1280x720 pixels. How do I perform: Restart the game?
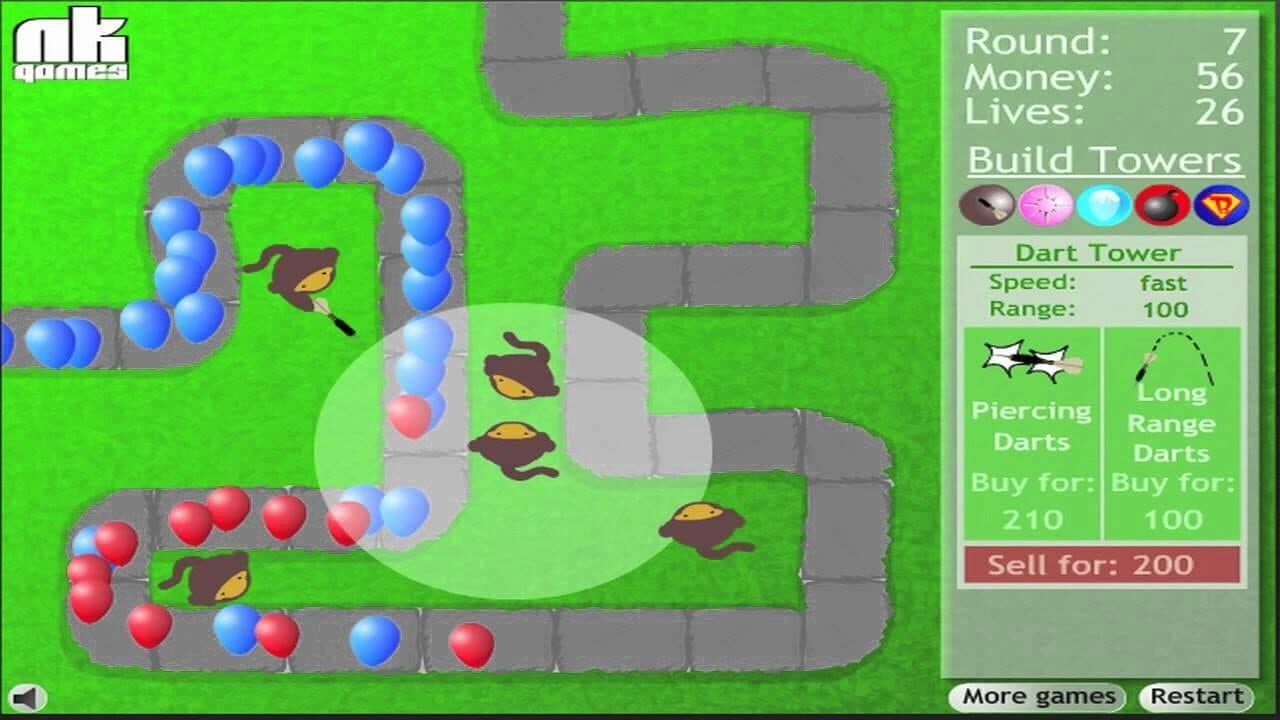1199,696
